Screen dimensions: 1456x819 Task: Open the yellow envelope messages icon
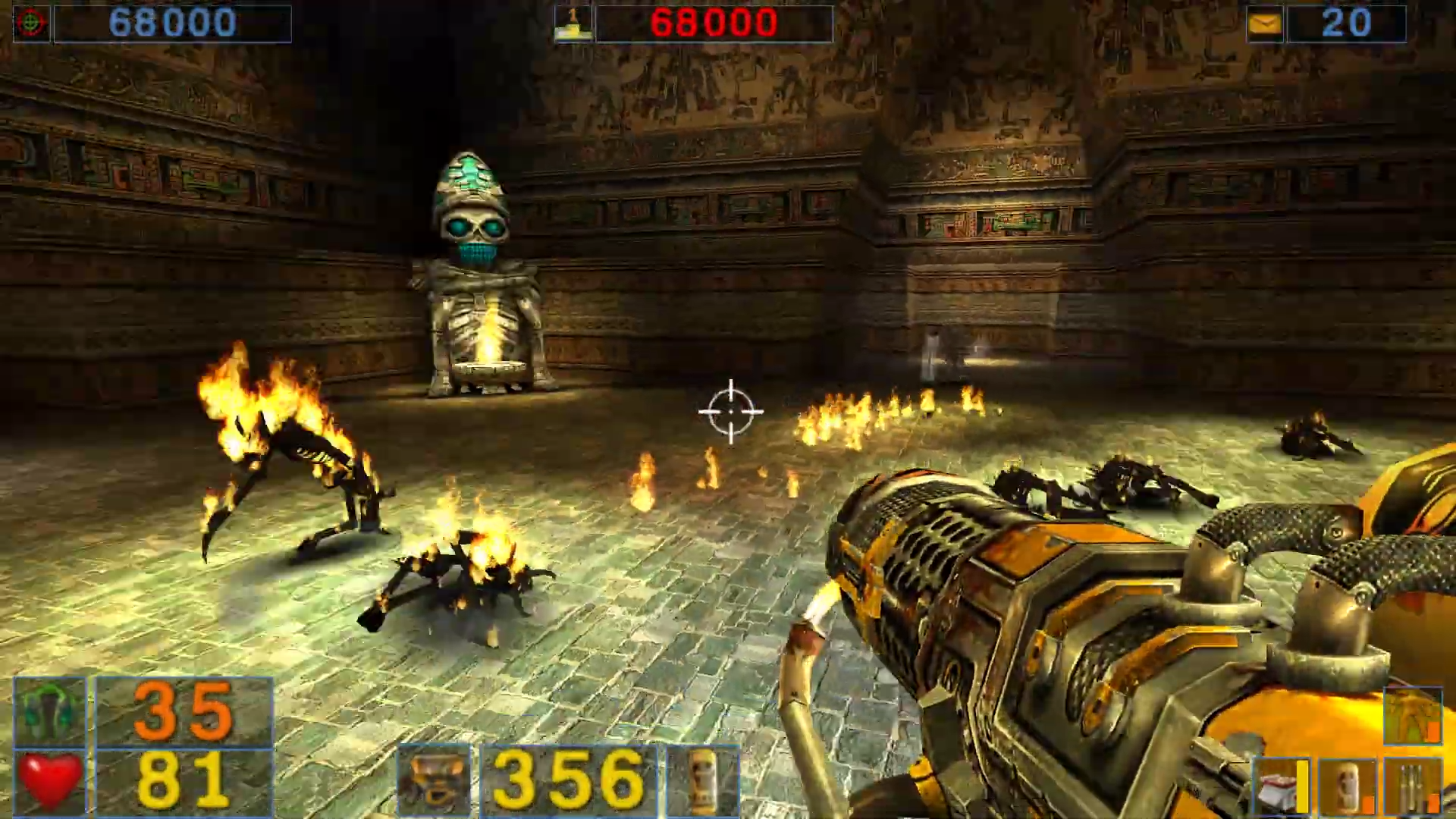click(1265, 24)
